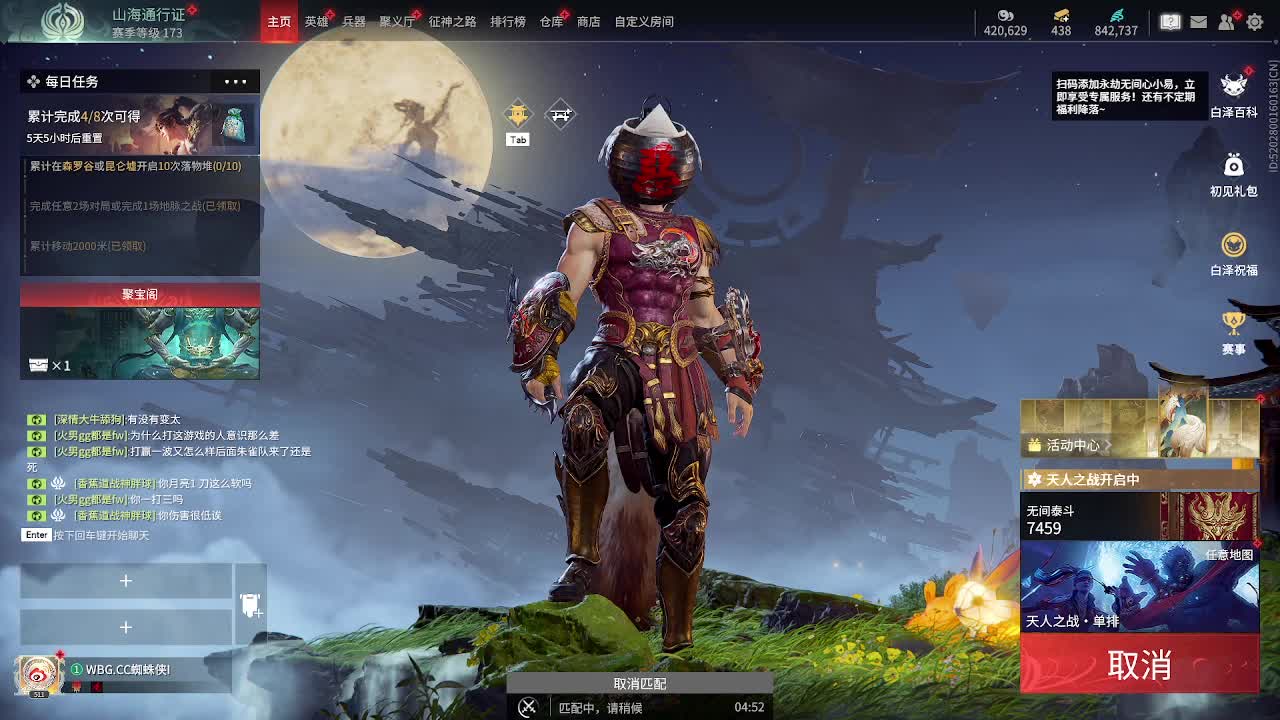Open the 征神之路 tab
Image resolution: width=1280 pixels, height=720 pixels.
coord(452,21)
